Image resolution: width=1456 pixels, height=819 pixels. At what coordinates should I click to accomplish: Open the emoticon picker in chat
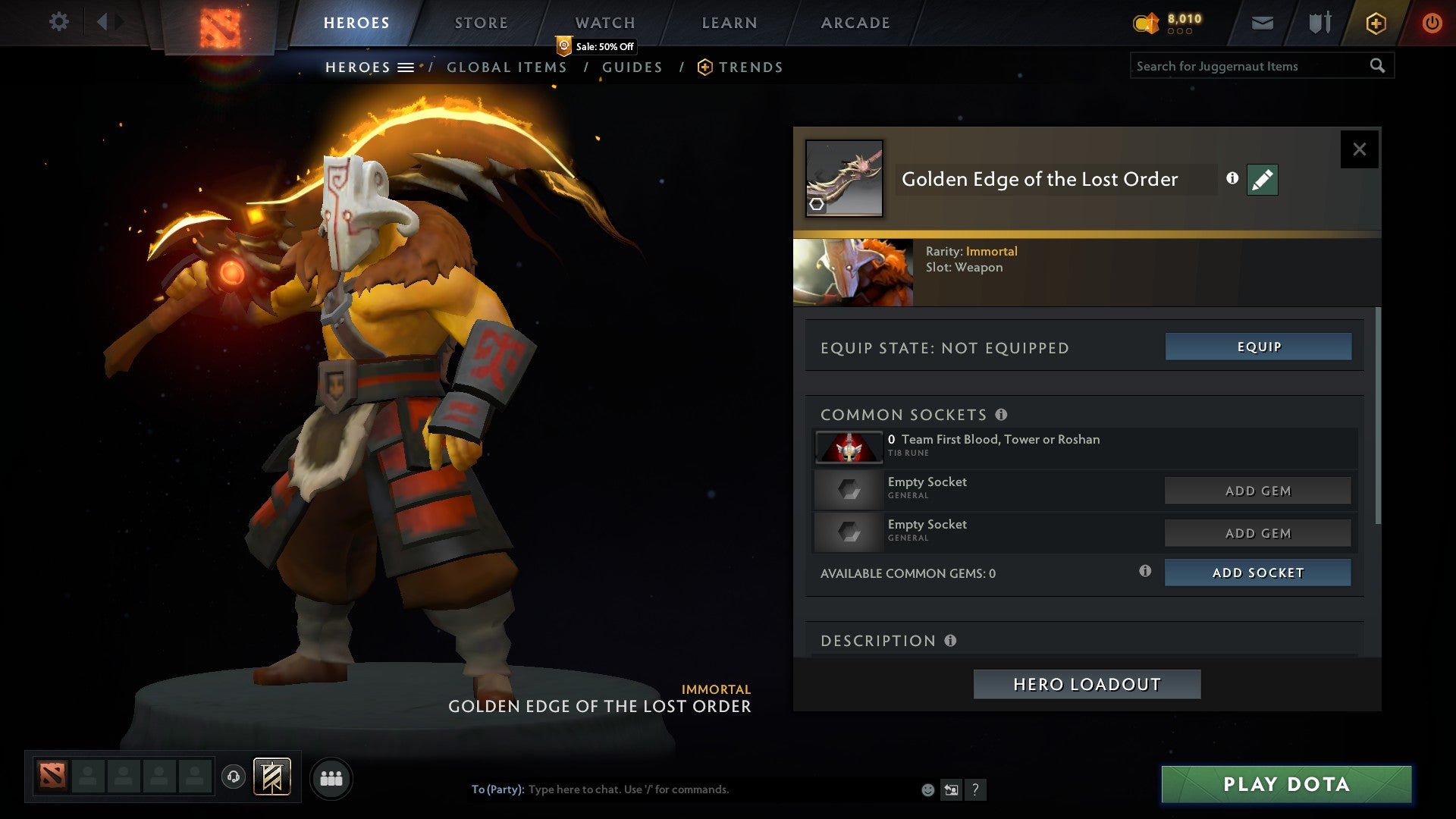click(x=927, y=789)
